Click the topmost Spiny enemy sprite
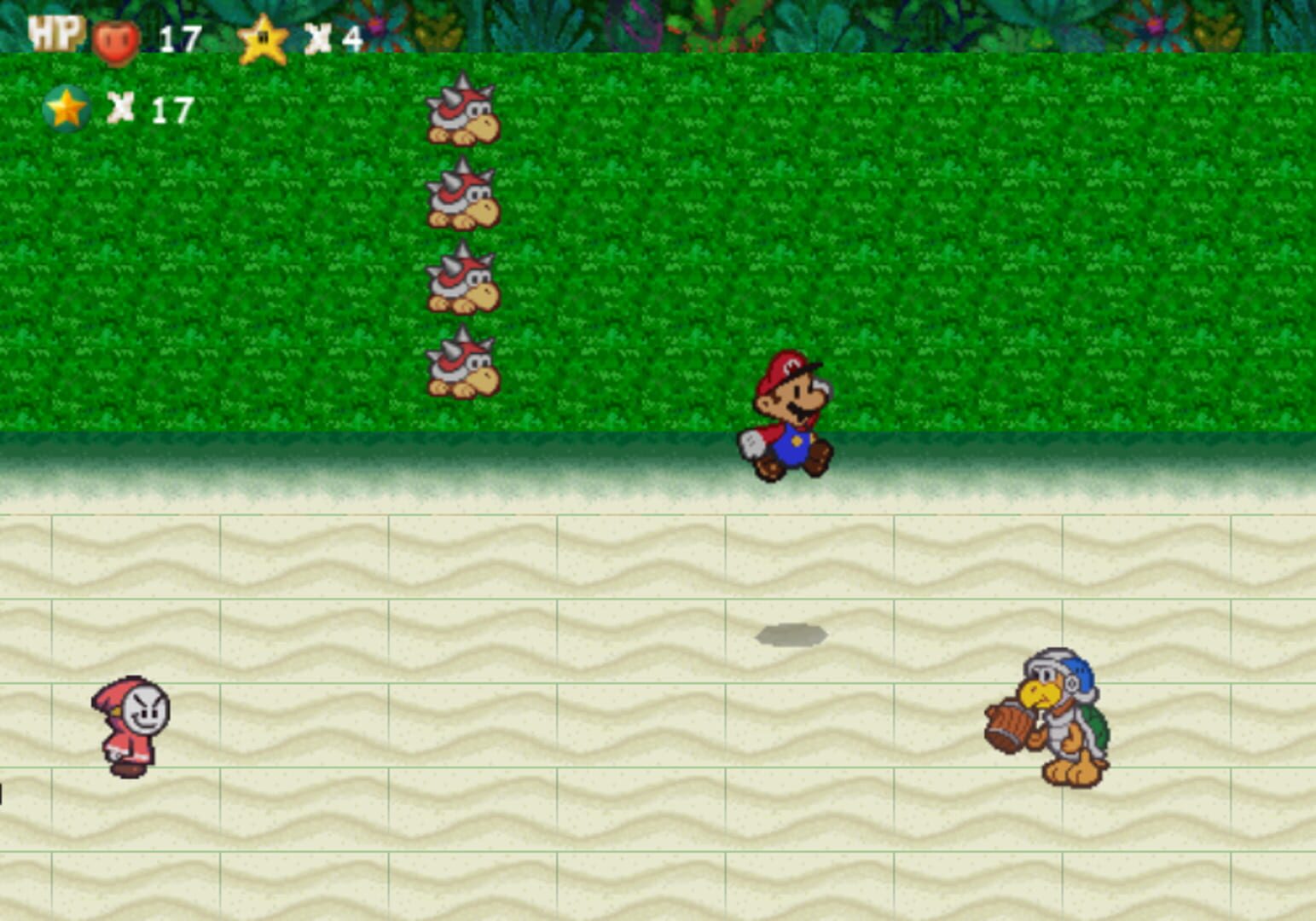Viewport: 1316px width, 921px height. click(x=461, y=115)
